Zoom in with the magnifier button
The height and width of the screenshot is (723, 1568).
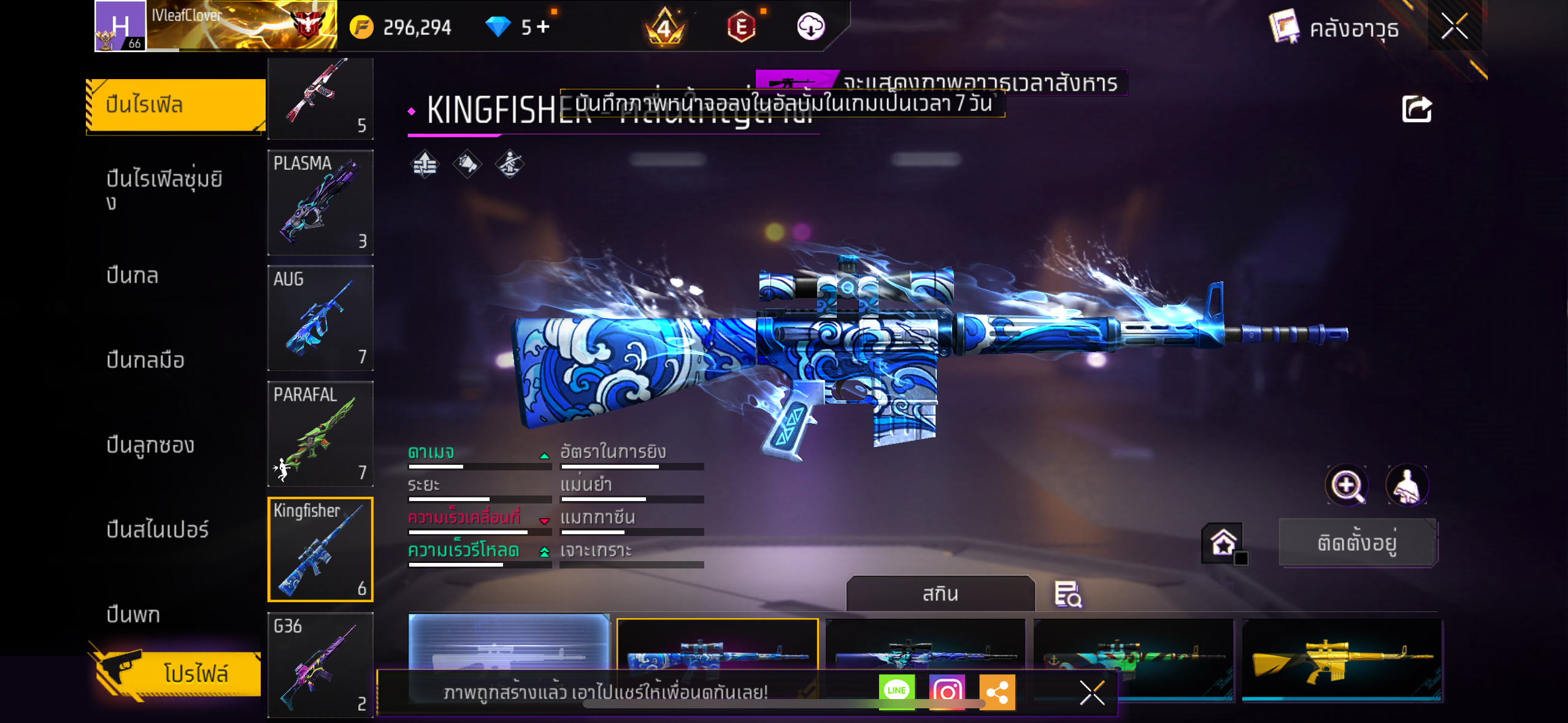click(1347, 486)
